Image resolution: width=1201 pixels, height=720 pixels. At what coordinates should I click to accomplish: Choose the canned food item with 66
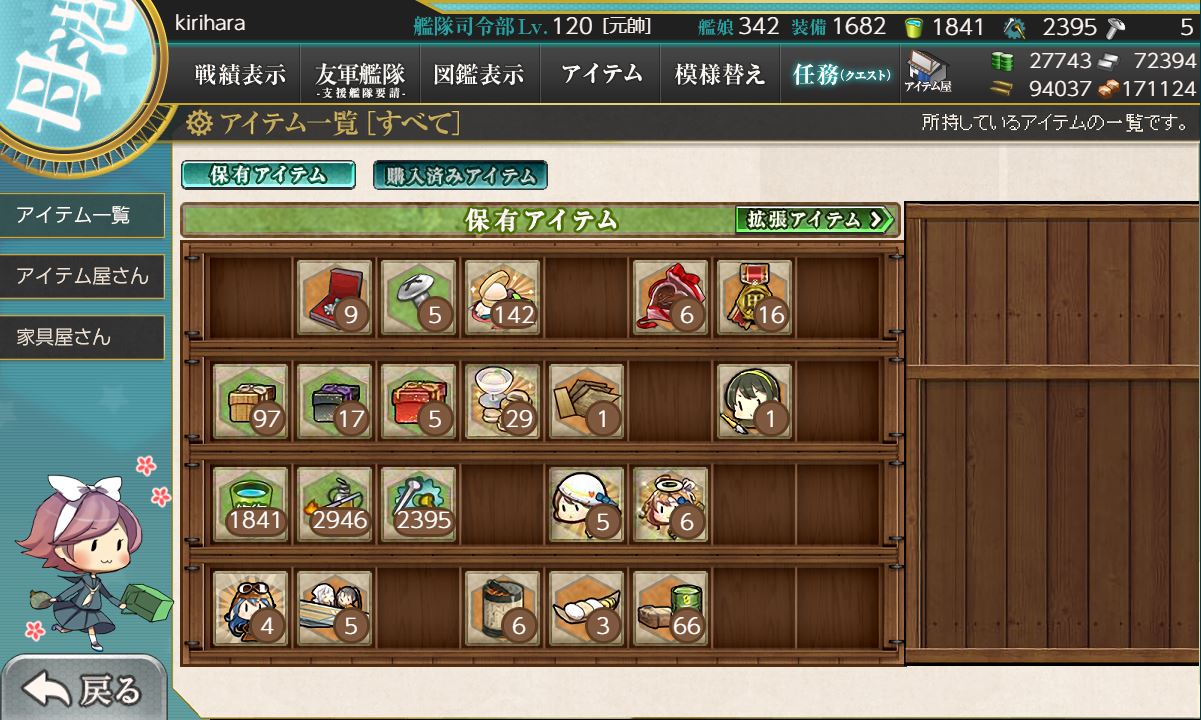670,608
